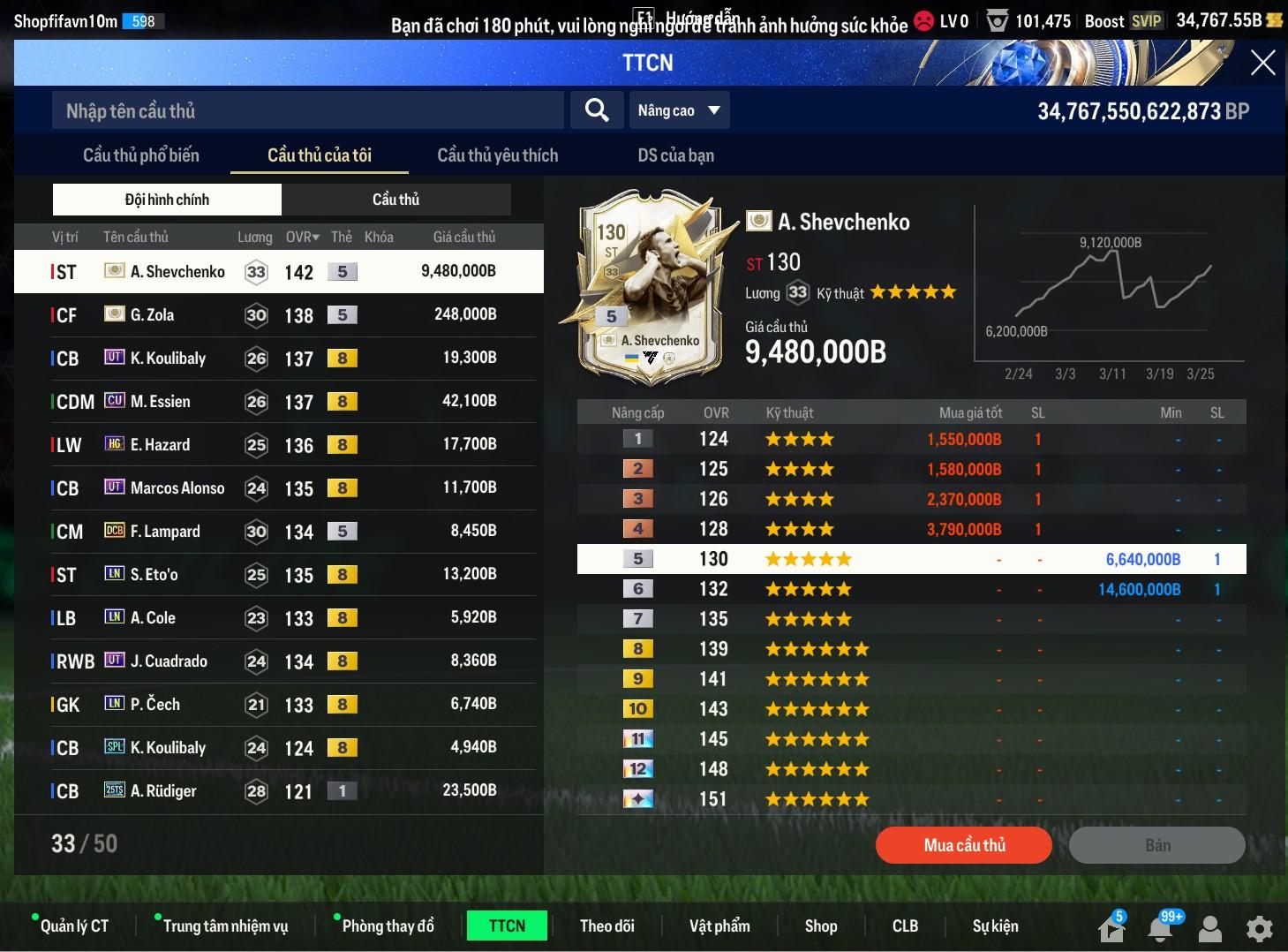Click the Bán sell button
This screenshot has width=1288, height=952.
tap(1156, 845)
